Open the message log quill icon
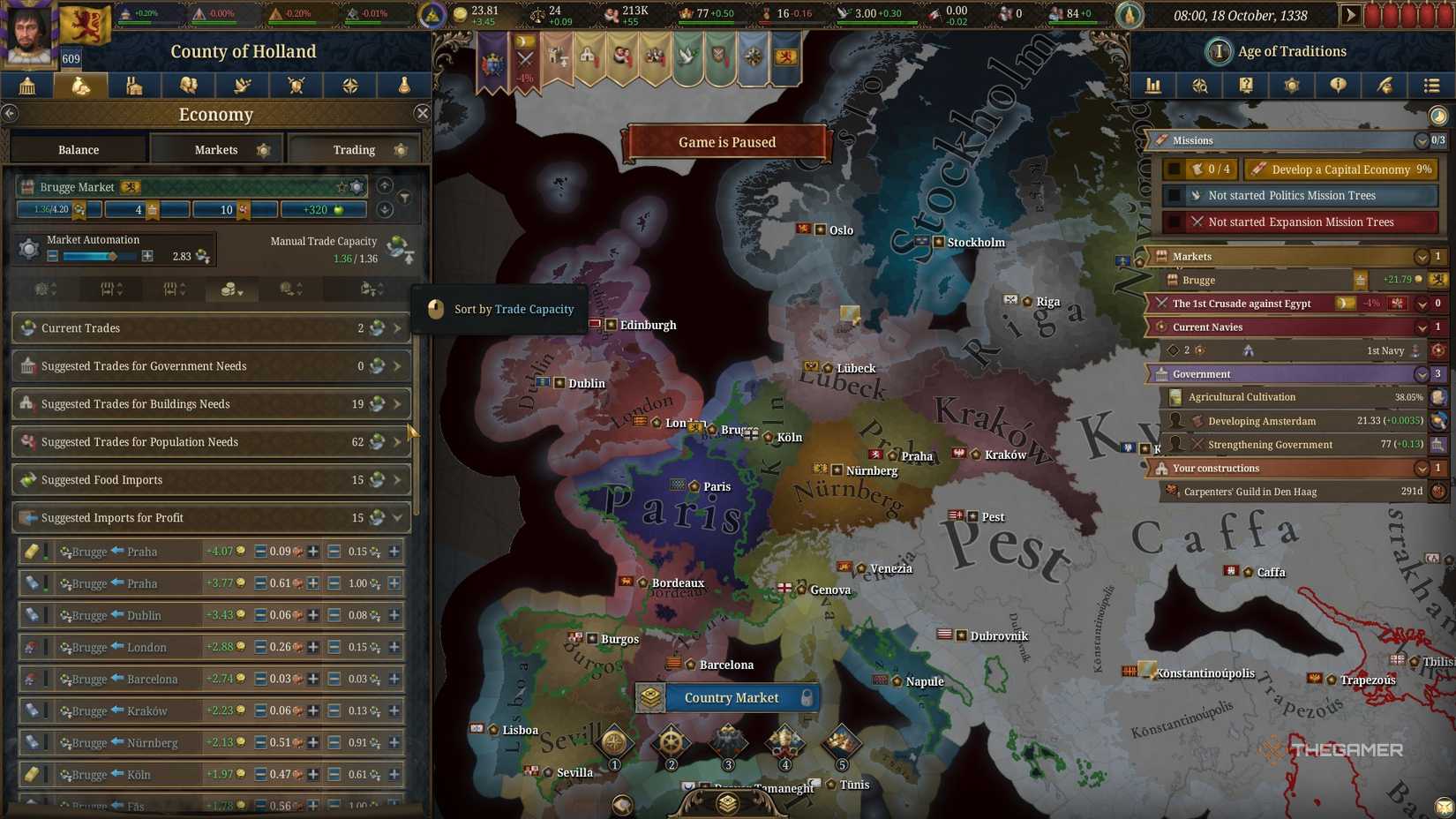Viewport: 1456px width, 819px height. pos(1384,85)
